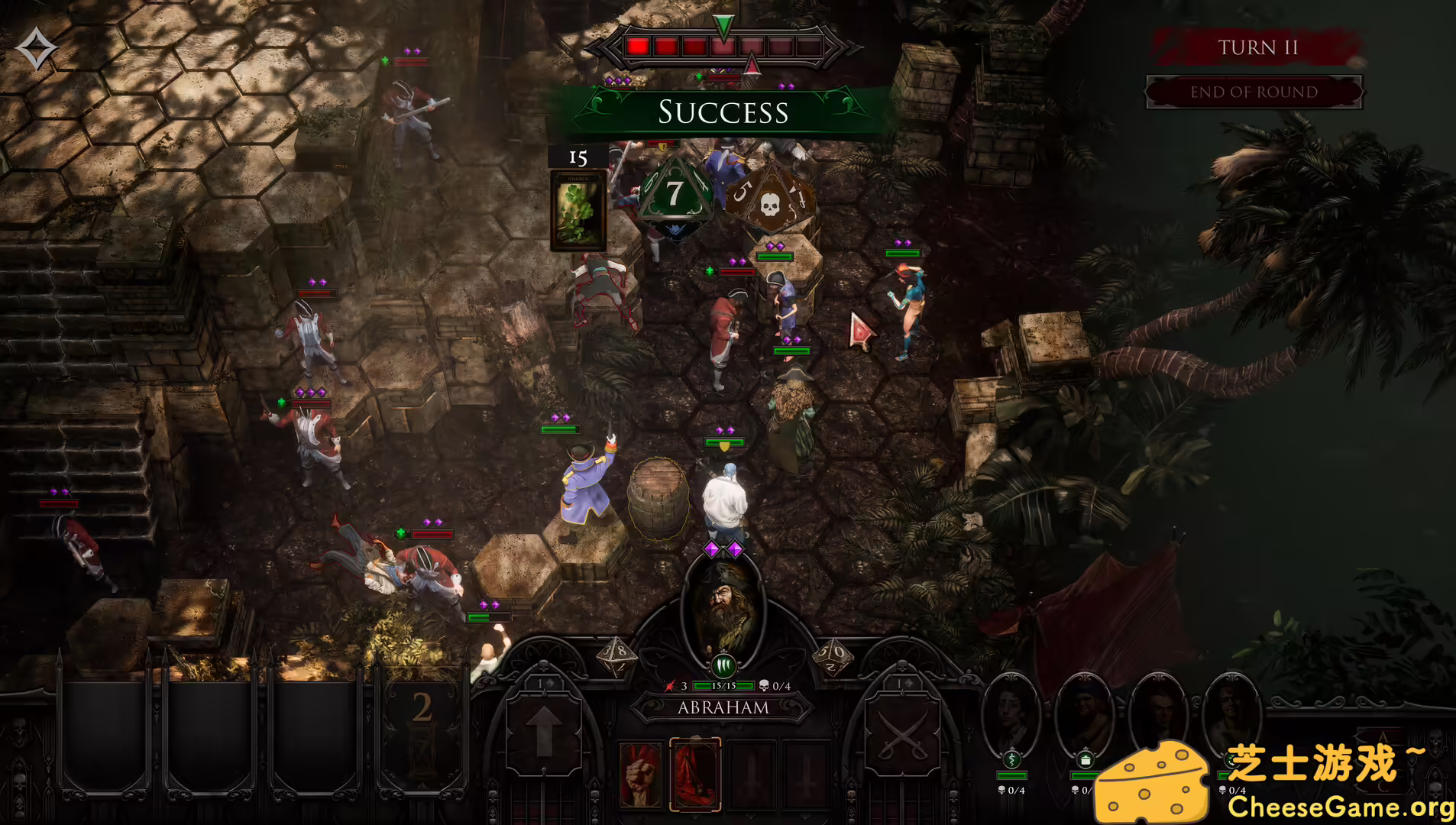Click the End of Round button
This screenshot has width=1456, height=825.
pyautogui.click(x=1254, y=92)
